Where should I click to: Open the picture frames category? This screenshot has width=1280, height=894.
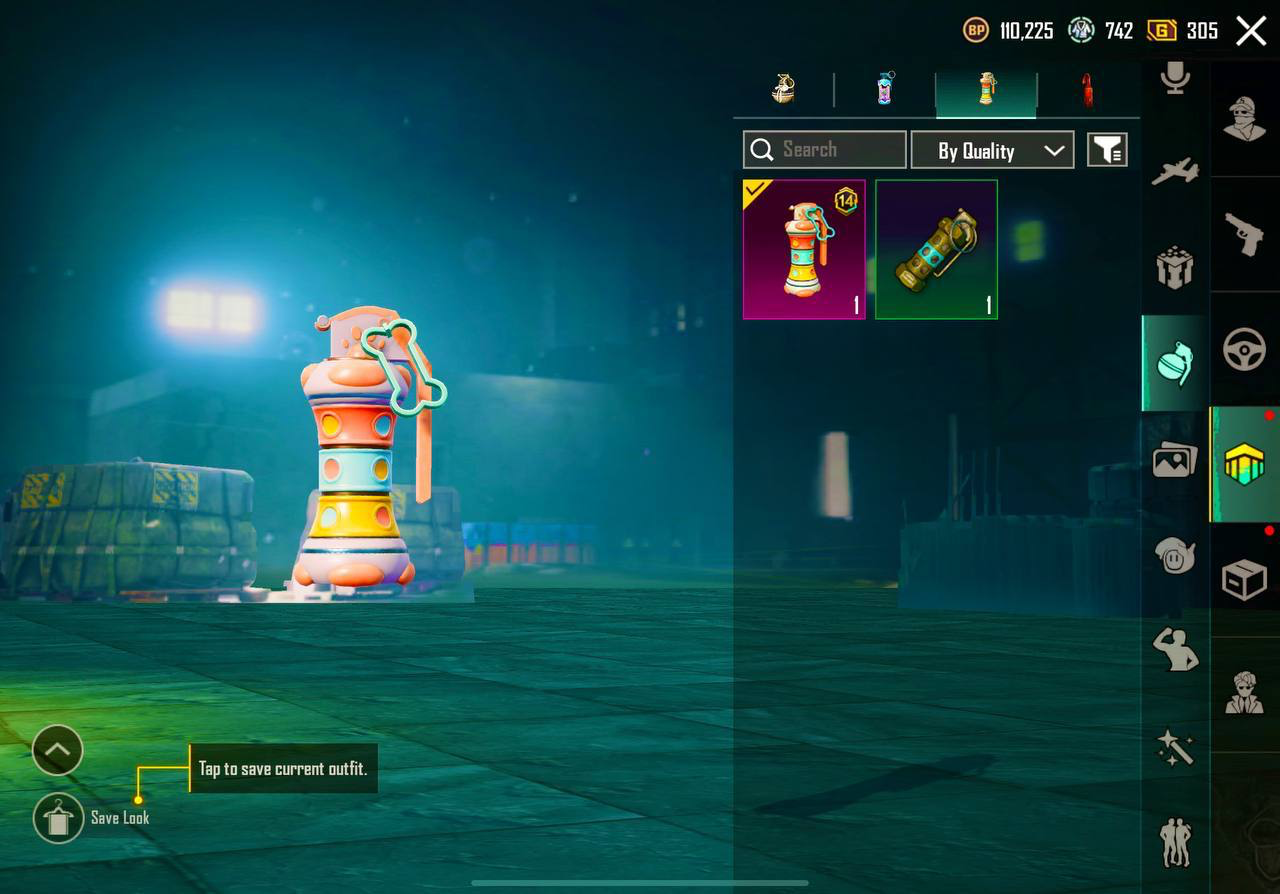pos(1175,460)
